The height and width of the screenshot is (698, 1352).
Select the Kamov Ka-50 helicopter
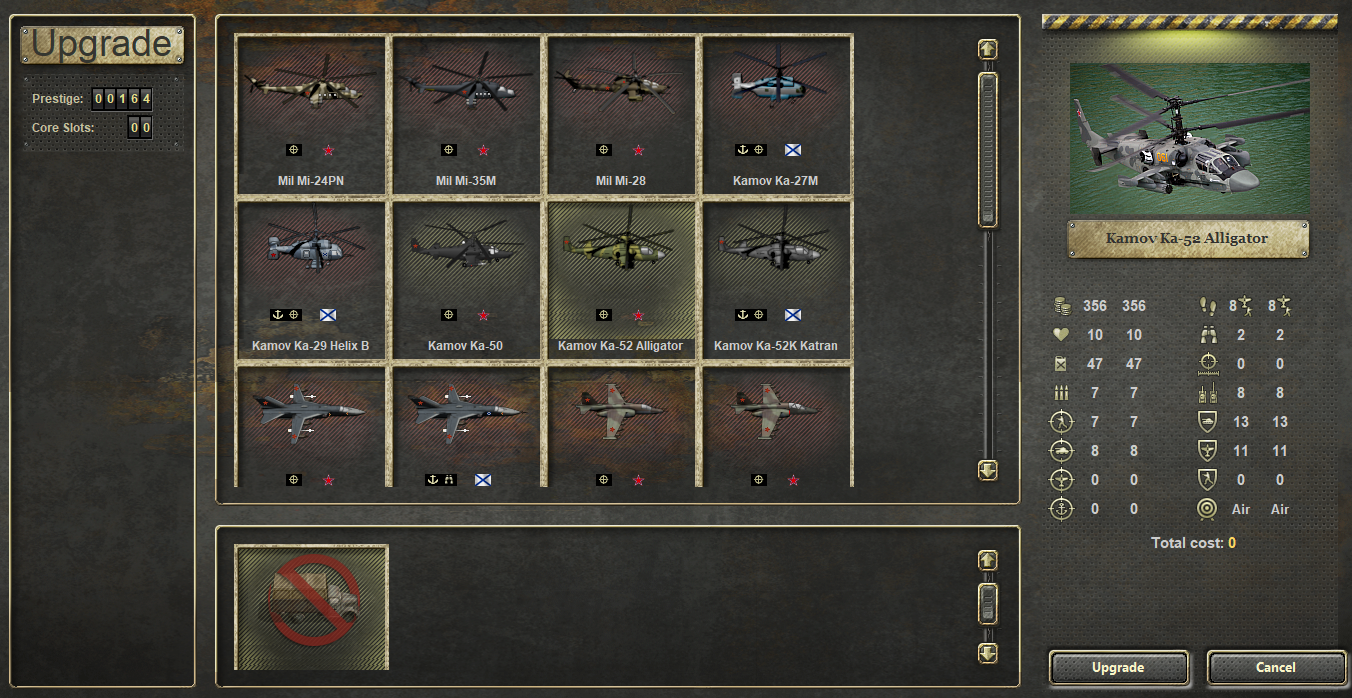coord(467,280)
